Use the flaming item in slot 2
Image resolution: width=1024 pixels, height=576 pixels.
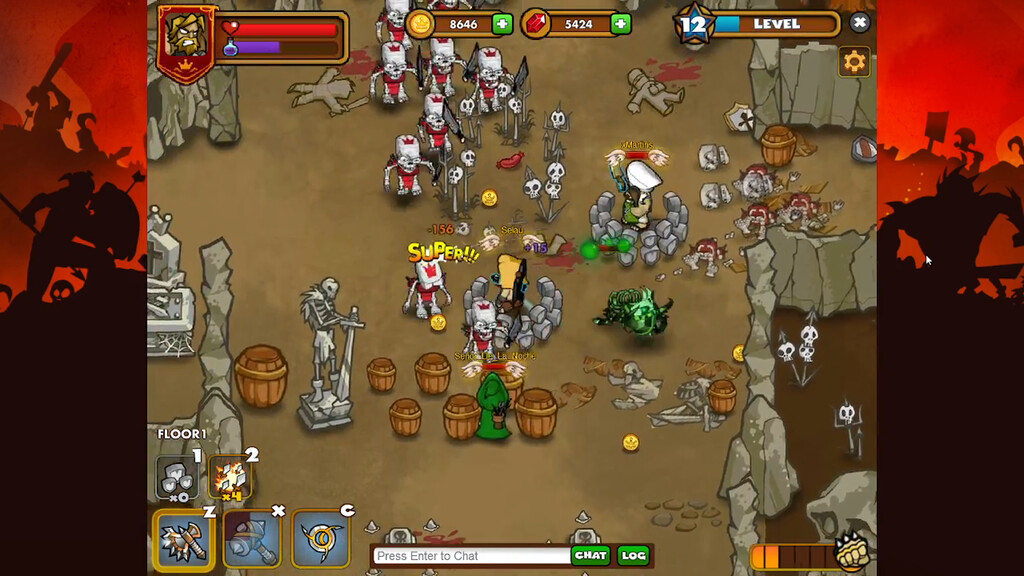click(x=231, y=478)
